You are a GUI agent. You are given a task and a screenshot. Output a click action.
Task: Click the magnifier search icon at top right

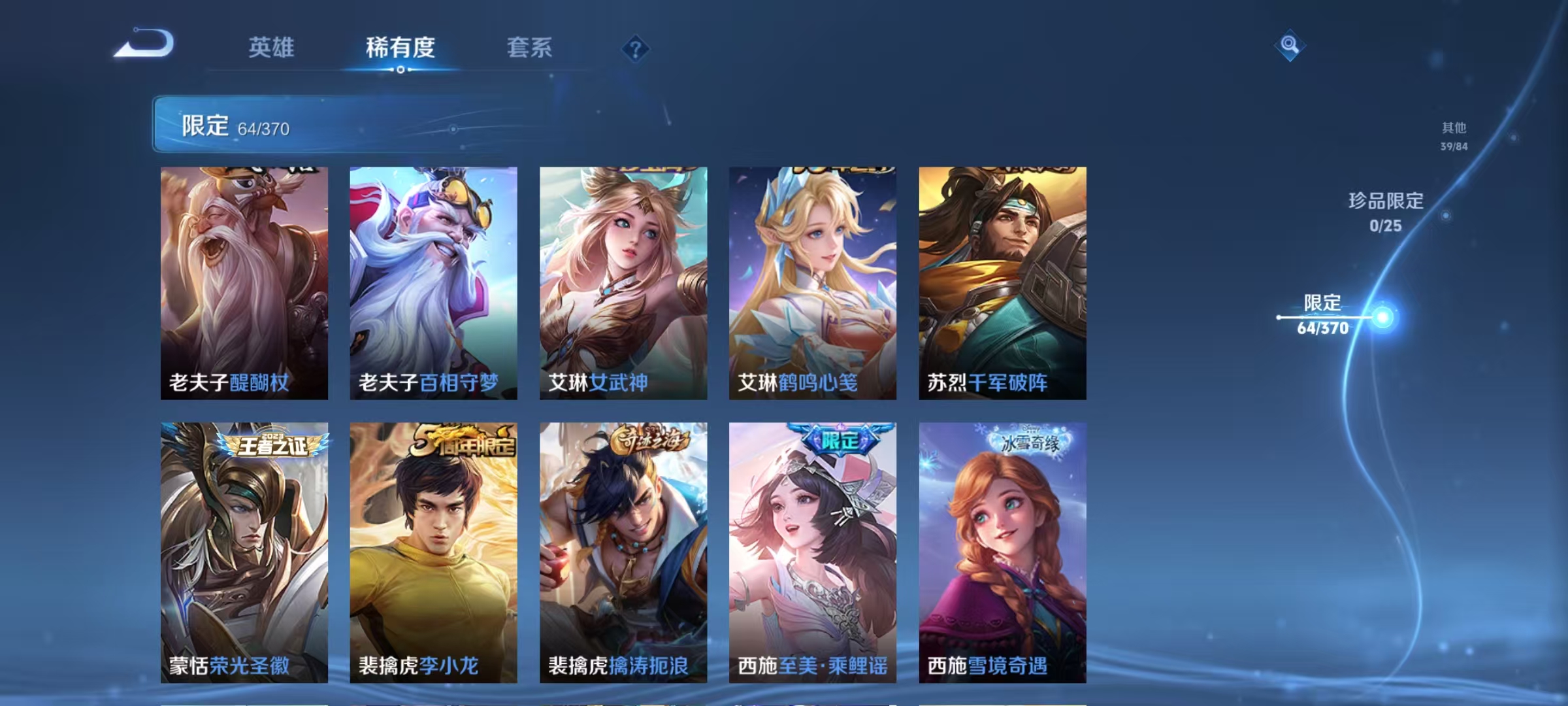pos(1289,44)
